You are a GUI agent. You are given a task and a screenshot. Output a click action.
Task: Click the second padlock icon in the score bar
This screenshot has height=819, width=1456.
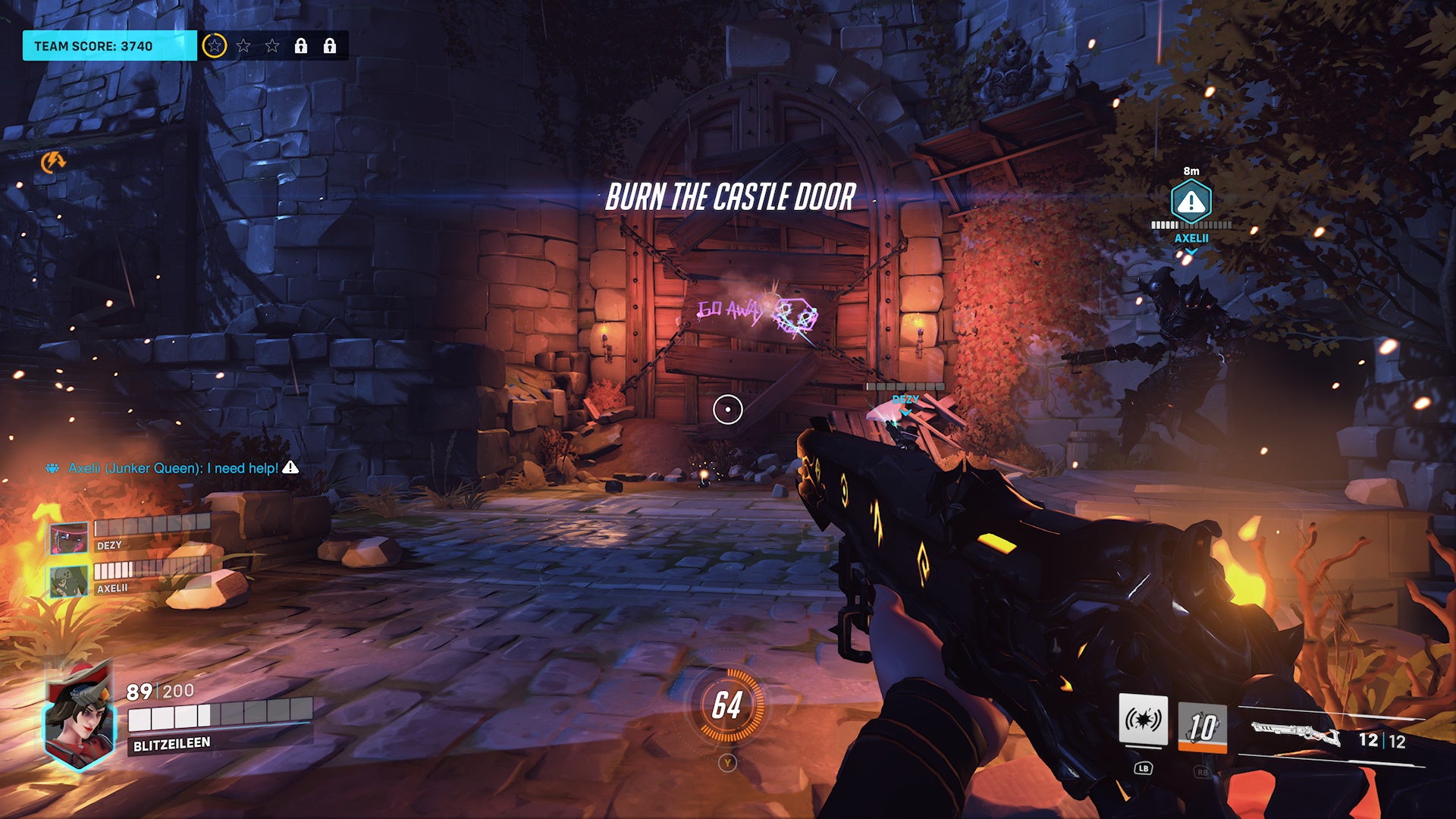coord(331,45)
